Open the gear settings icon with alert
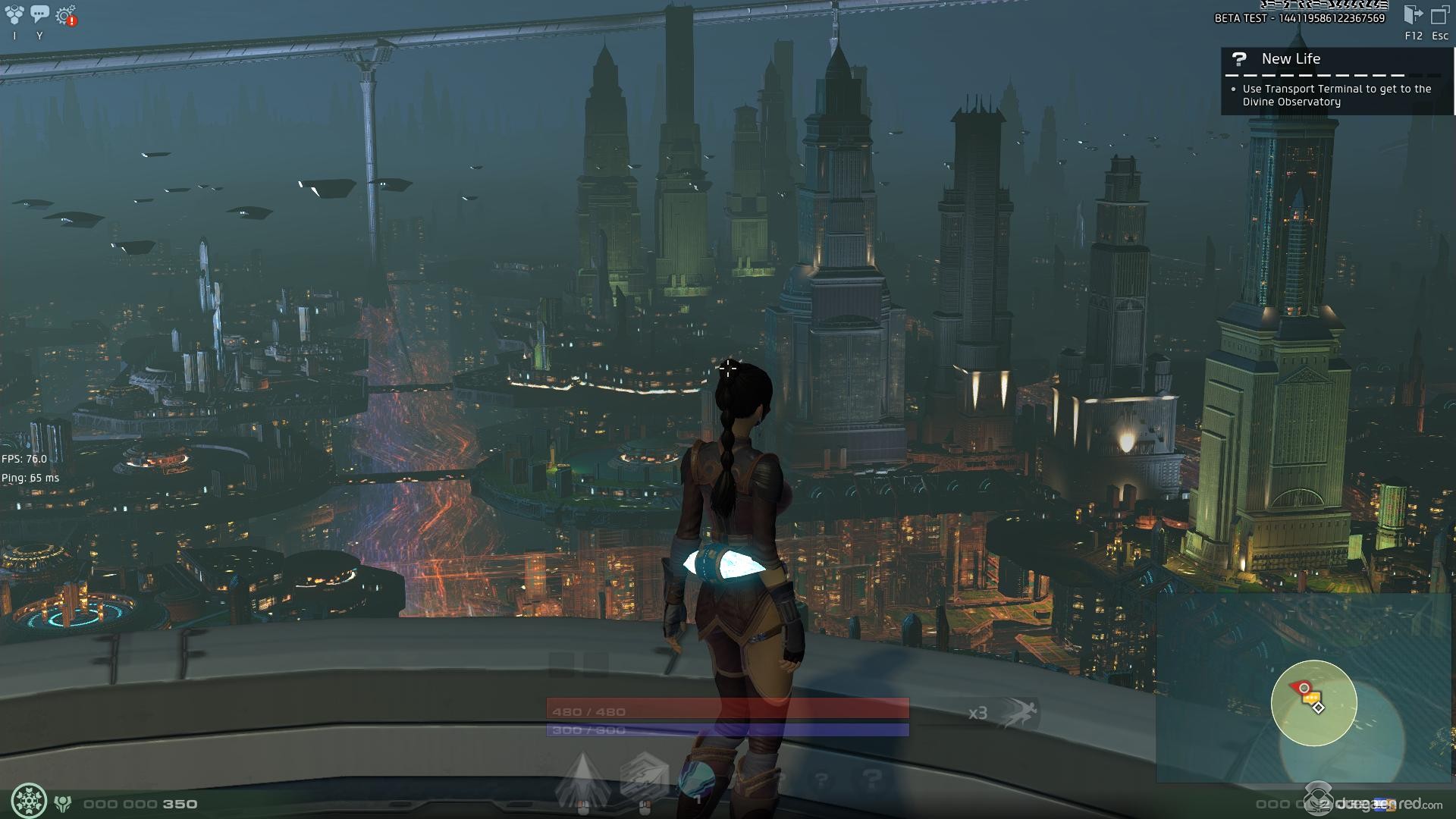The height and width of the screenshot is (819, 1456). (x=66, y=15)
